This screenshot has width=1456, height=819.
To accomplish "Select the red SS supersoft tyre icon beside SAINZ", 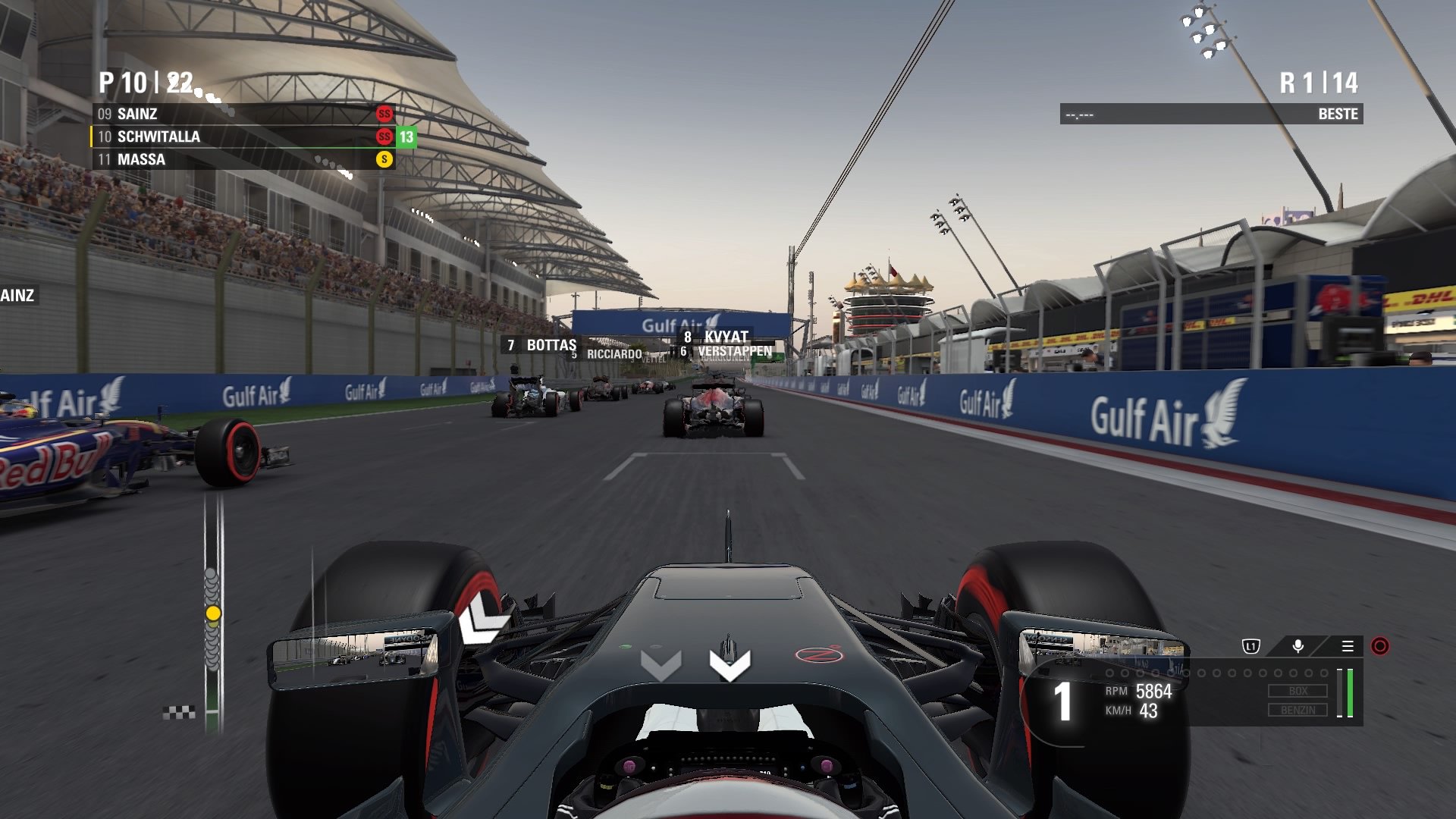I will [x=383, y=114].
